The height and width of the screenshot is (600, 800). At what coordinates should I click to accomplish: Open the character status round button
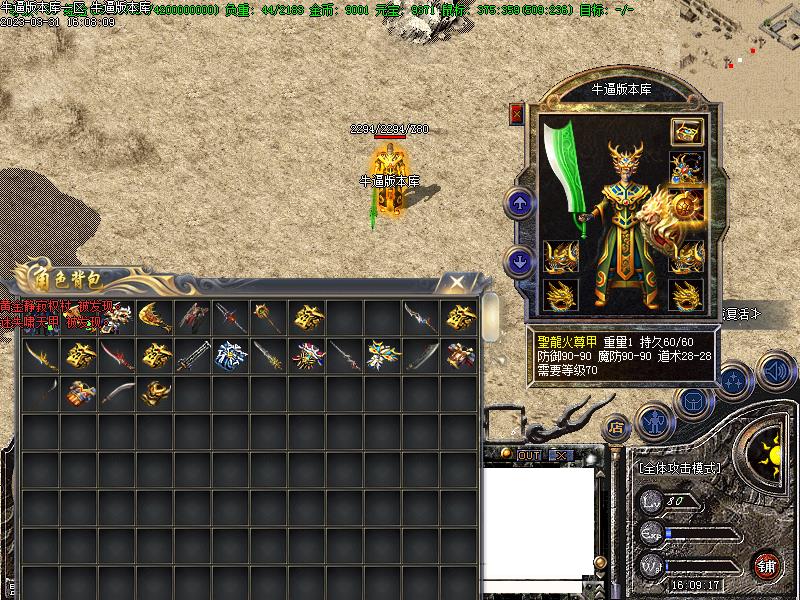pos(654,422)
